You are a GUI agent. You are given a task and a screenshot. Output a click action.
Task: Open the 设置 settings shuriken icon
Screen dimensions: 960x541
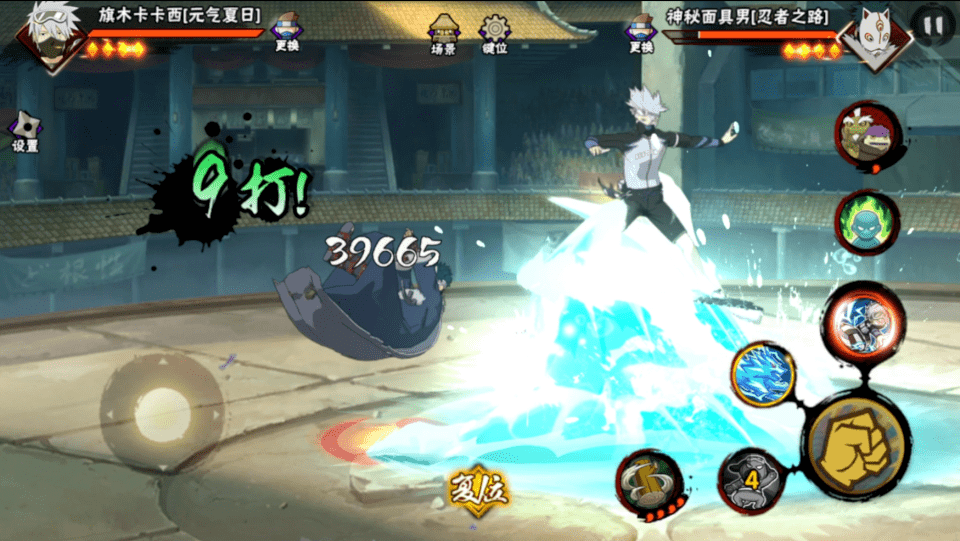25,130
